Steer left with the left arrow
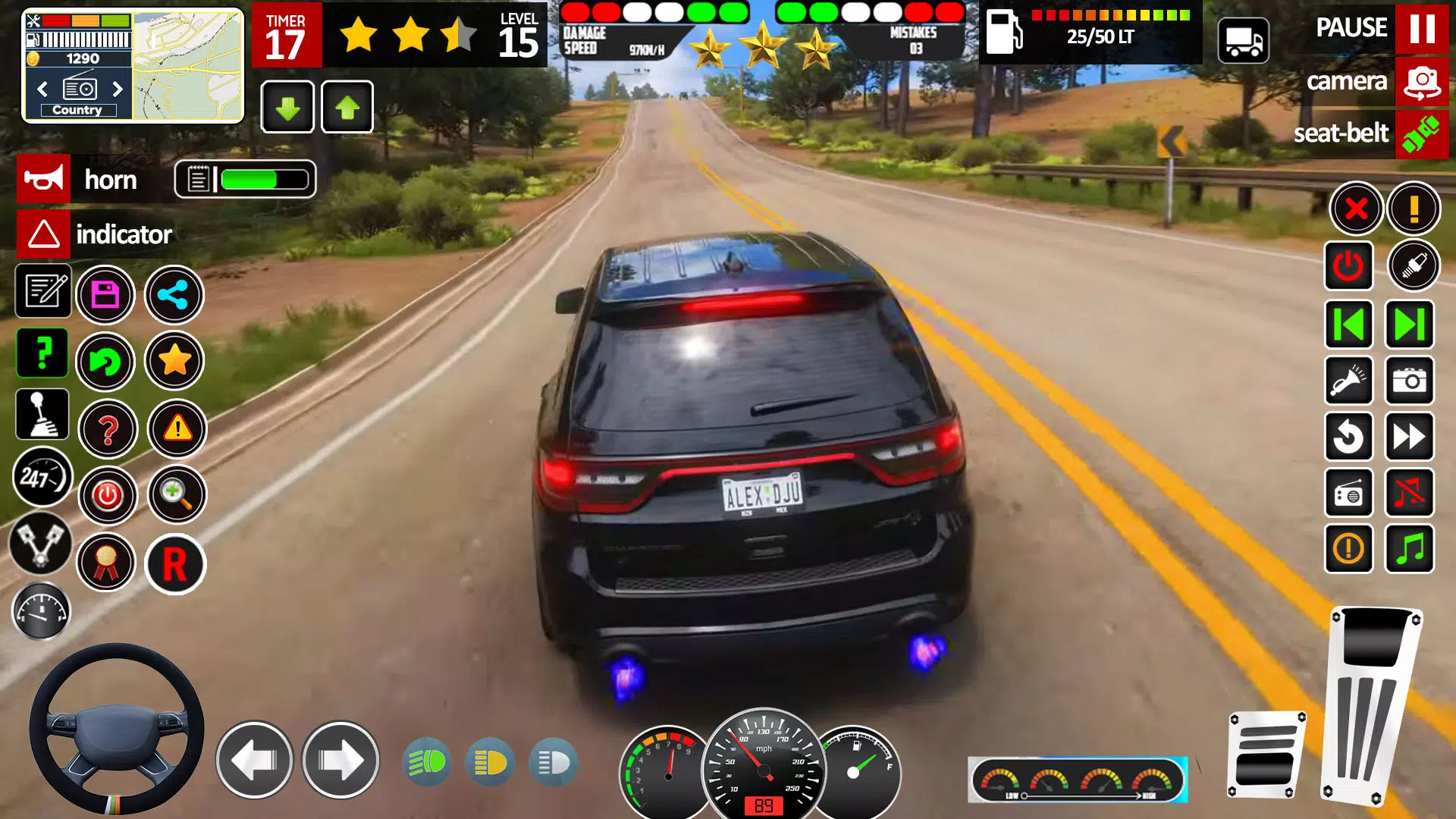1456x819 pixels. click(x=254, y=760)
